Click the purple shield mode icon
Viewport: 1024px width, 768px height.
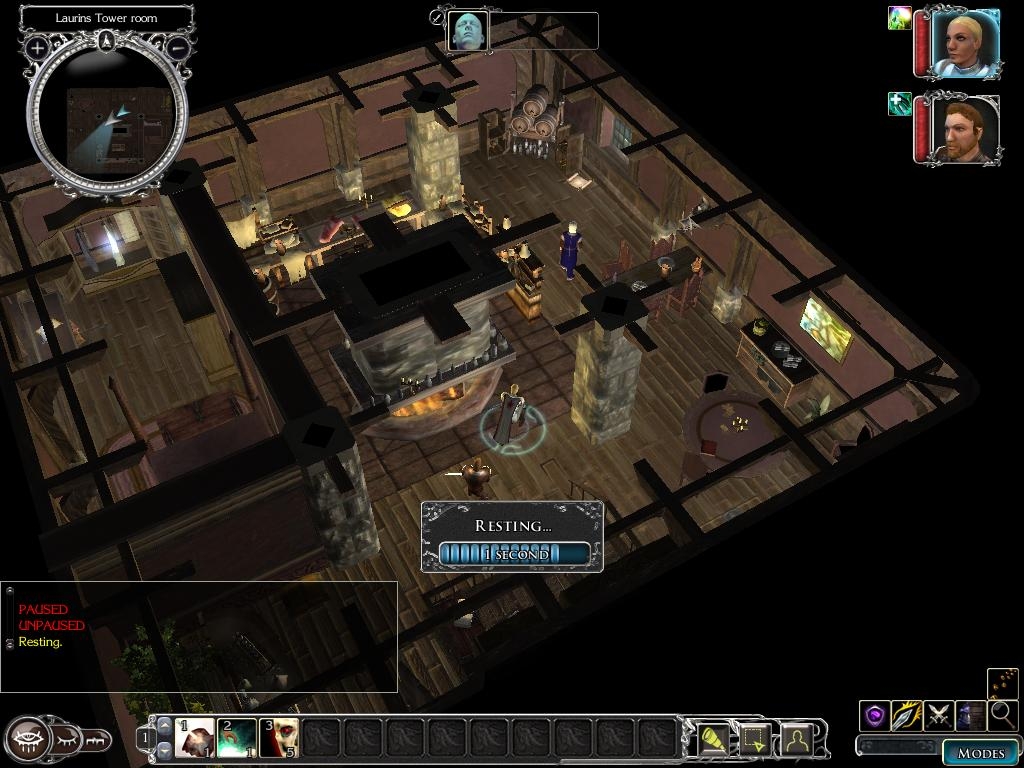(x=875, y=715)
